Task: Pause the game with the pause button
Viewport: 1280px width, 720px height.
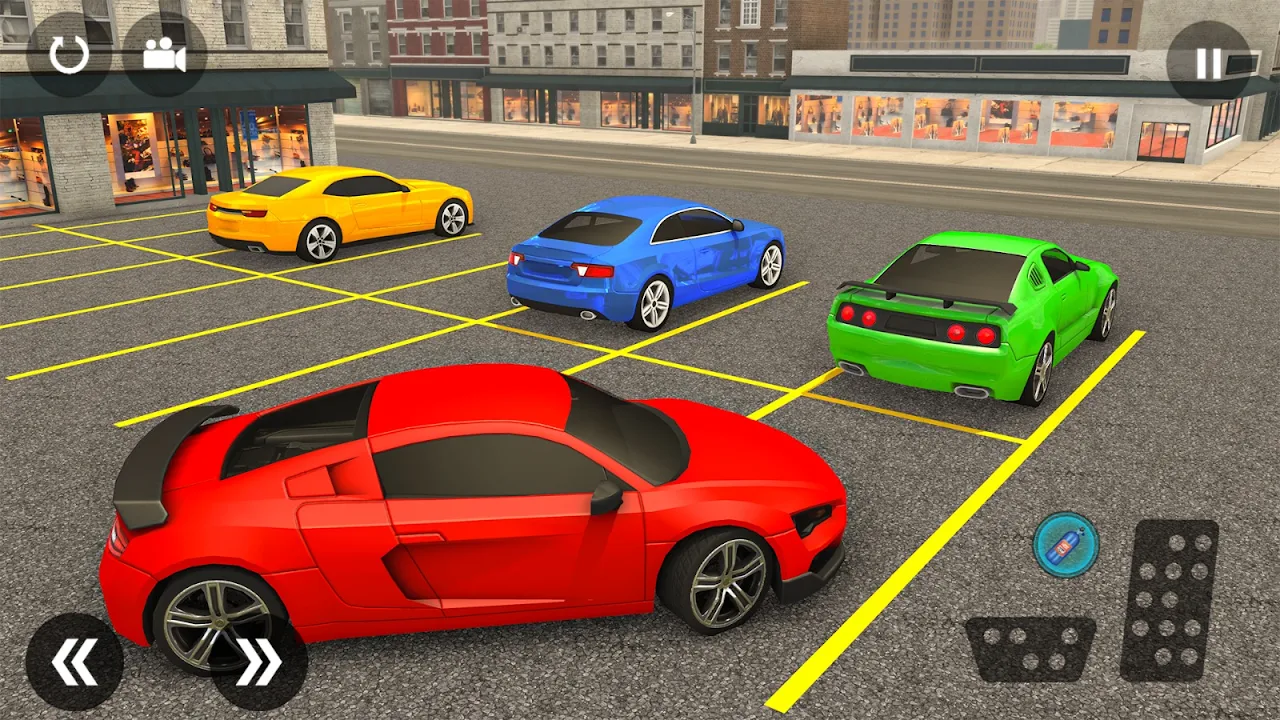Action: pos(1208,63)
